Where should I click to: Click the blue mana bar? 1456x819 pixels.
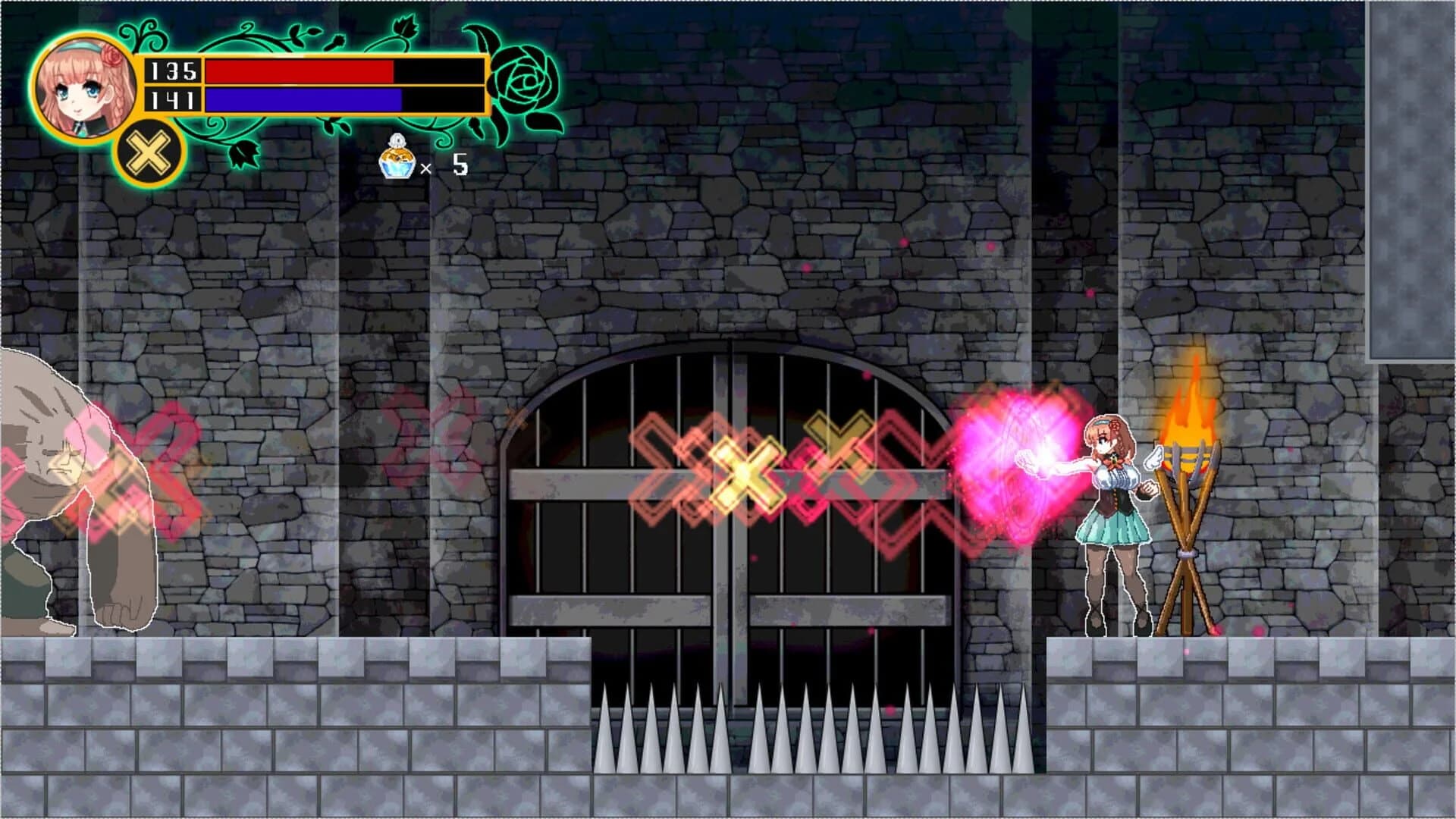tap(303, 99)
